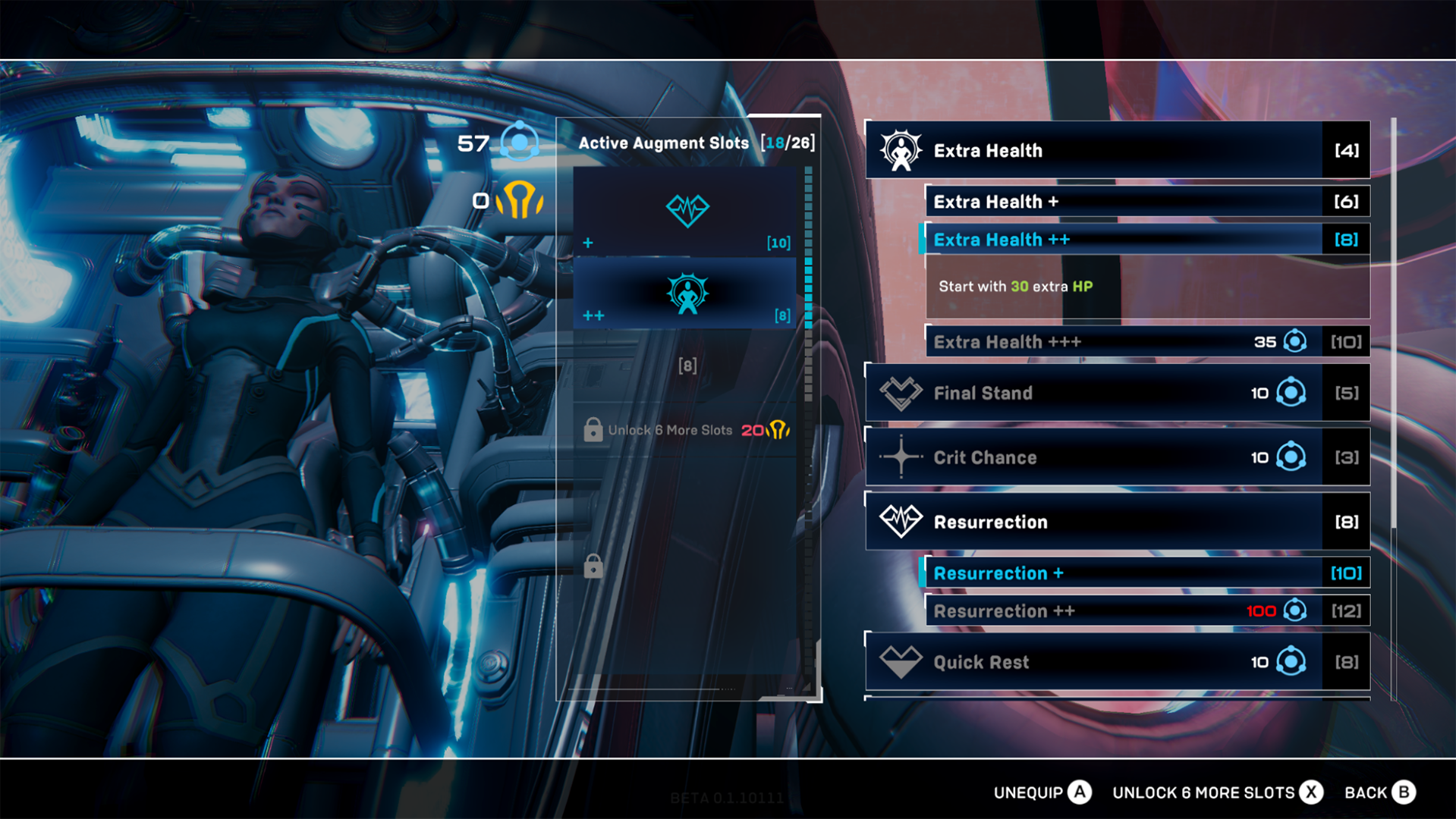Pick the Quick Rest augment
This screenshot has height=819, width=1456.
click(x=1117, y=662)
